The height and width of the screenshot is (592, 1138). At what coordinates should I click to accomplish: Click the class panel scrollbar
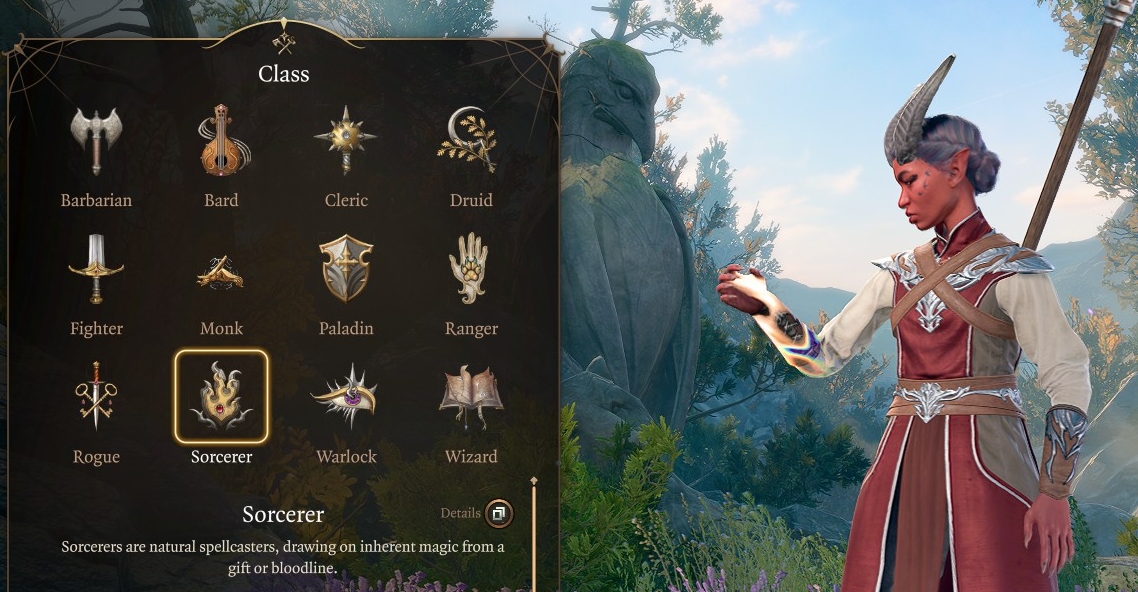[x=534, y=535]
